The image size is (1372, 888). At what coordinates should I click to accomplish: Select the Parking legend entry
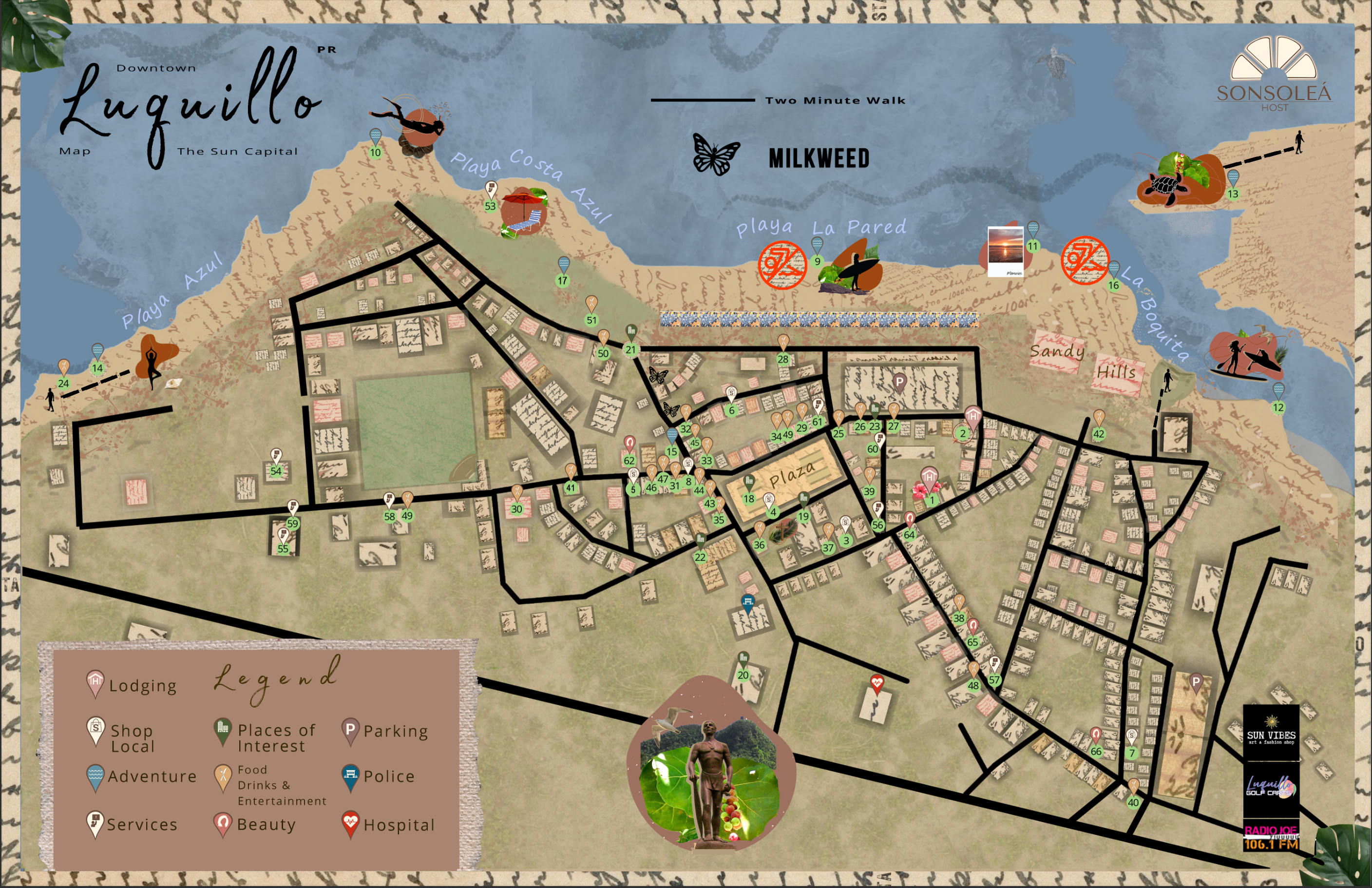point(396,731)
